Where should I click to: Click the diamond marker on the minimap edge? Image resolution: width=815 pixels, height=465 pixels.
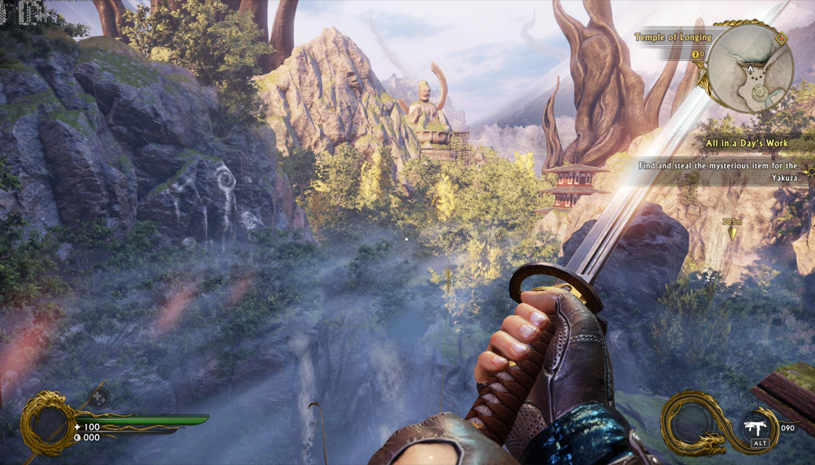click(781, 38)
